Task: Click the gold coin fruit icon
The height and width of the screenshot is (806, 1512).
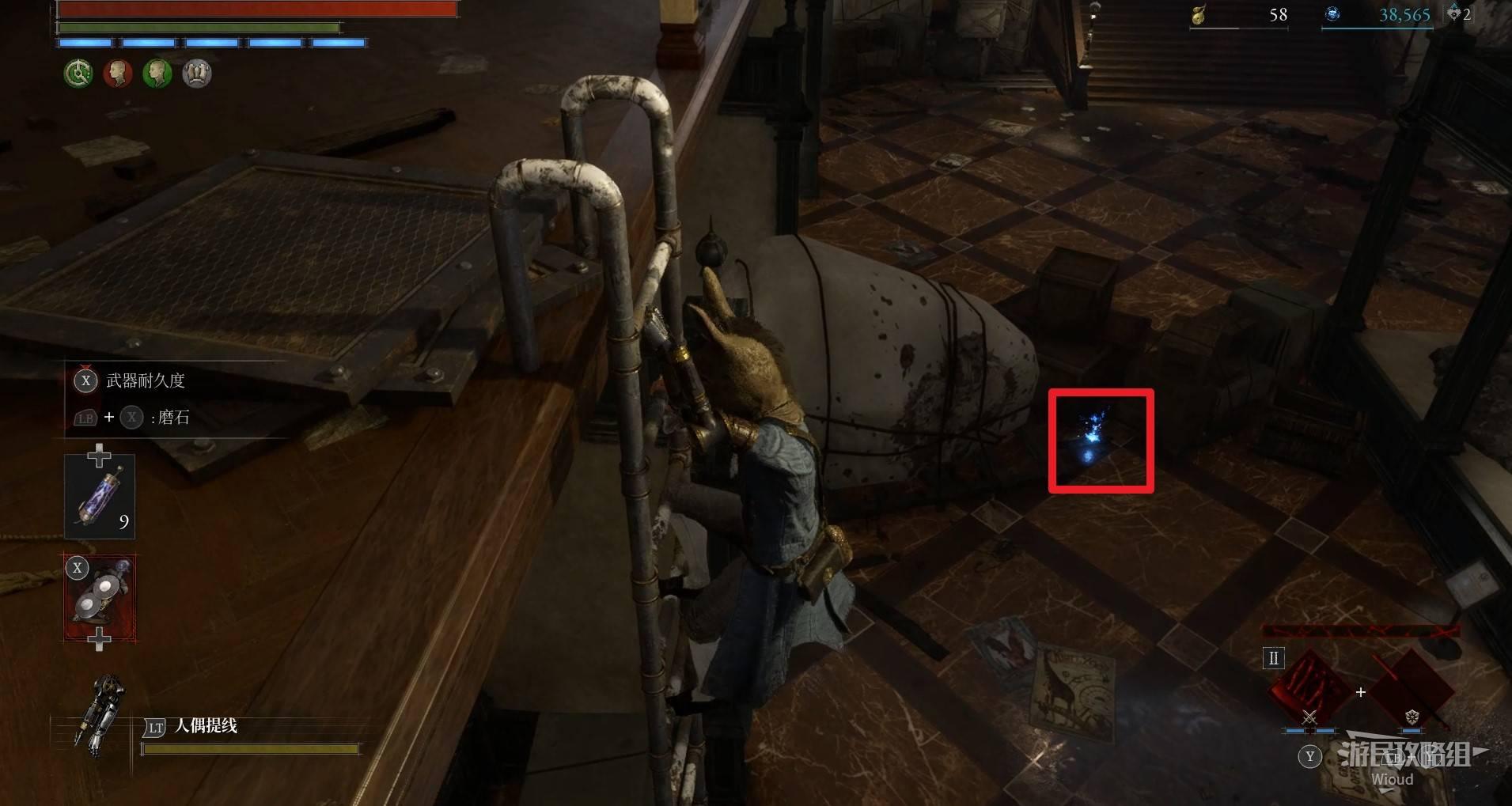Action: (1199, 15)
